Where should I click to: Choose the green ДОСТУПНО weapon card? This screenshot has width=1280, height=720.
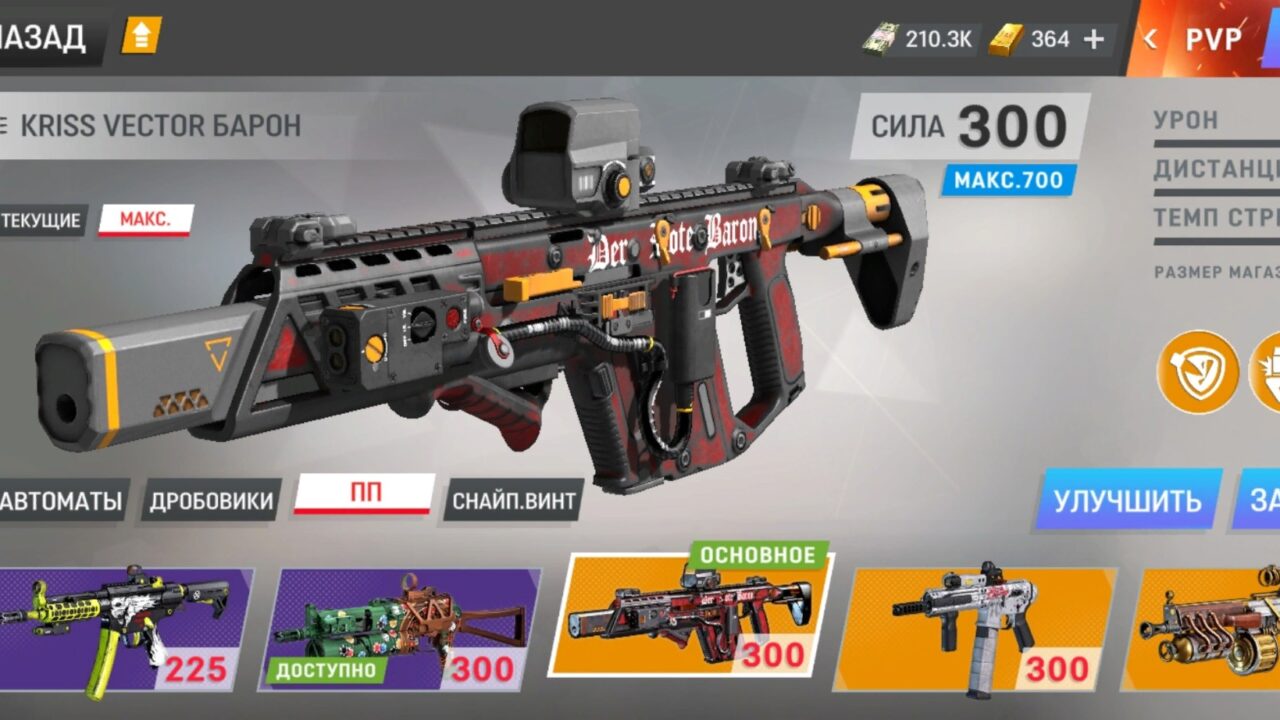pos(406,630)
